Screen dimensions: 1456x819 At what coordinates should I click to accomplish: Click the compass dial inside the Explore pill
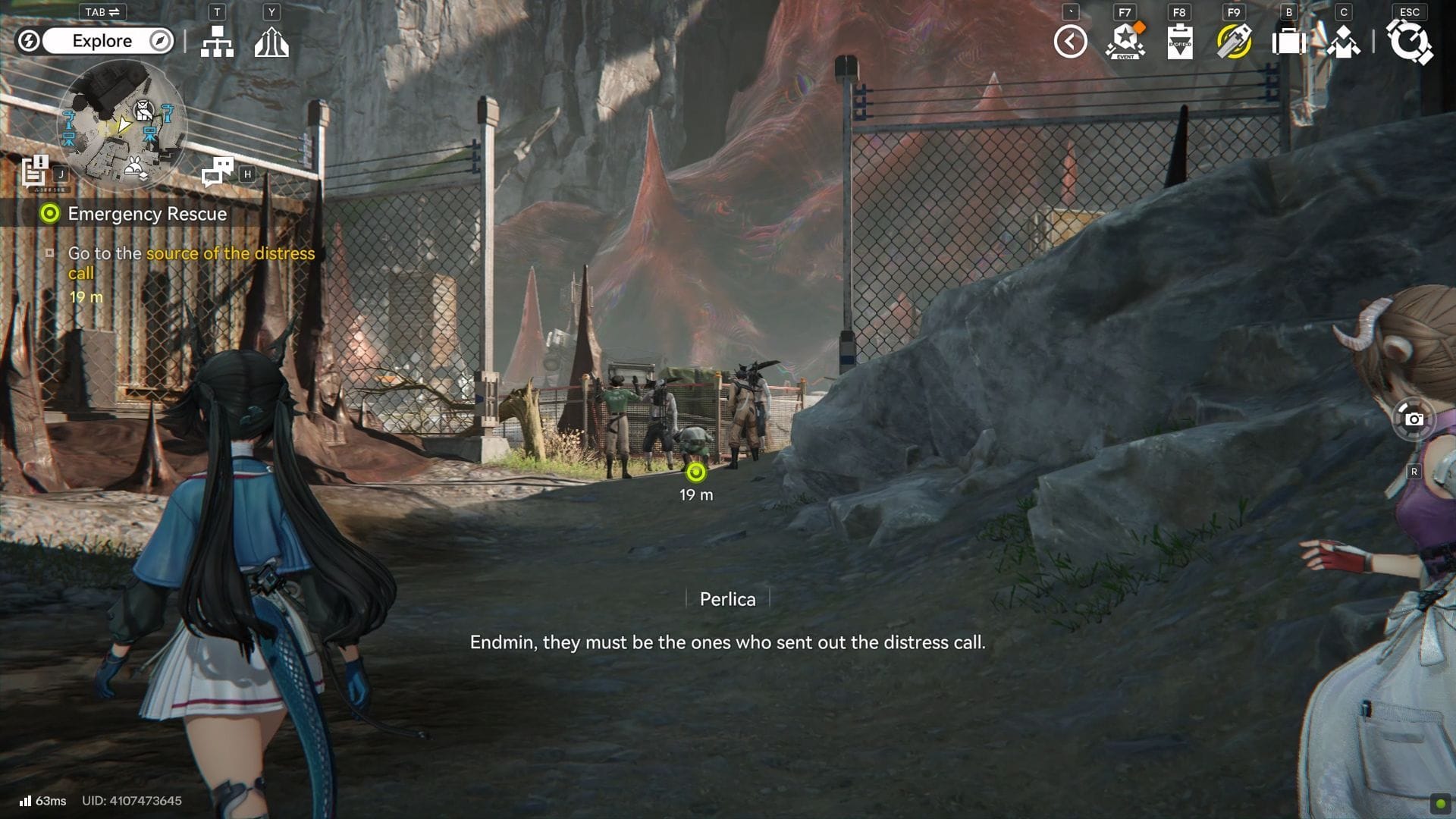158,41
